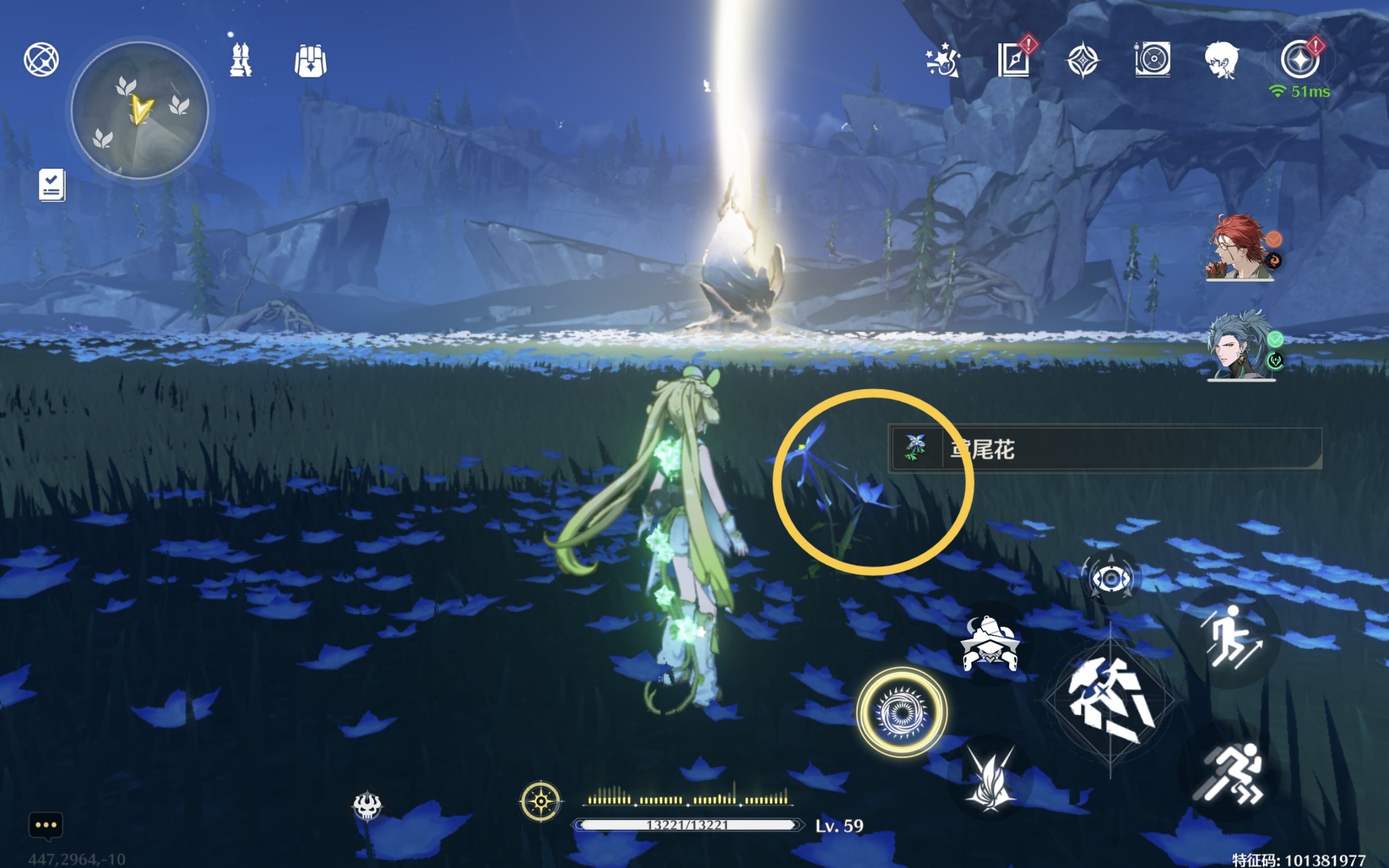Switch to the red-haired party member
Screen dimensions: 1389x868
(x=1240, y=248)
